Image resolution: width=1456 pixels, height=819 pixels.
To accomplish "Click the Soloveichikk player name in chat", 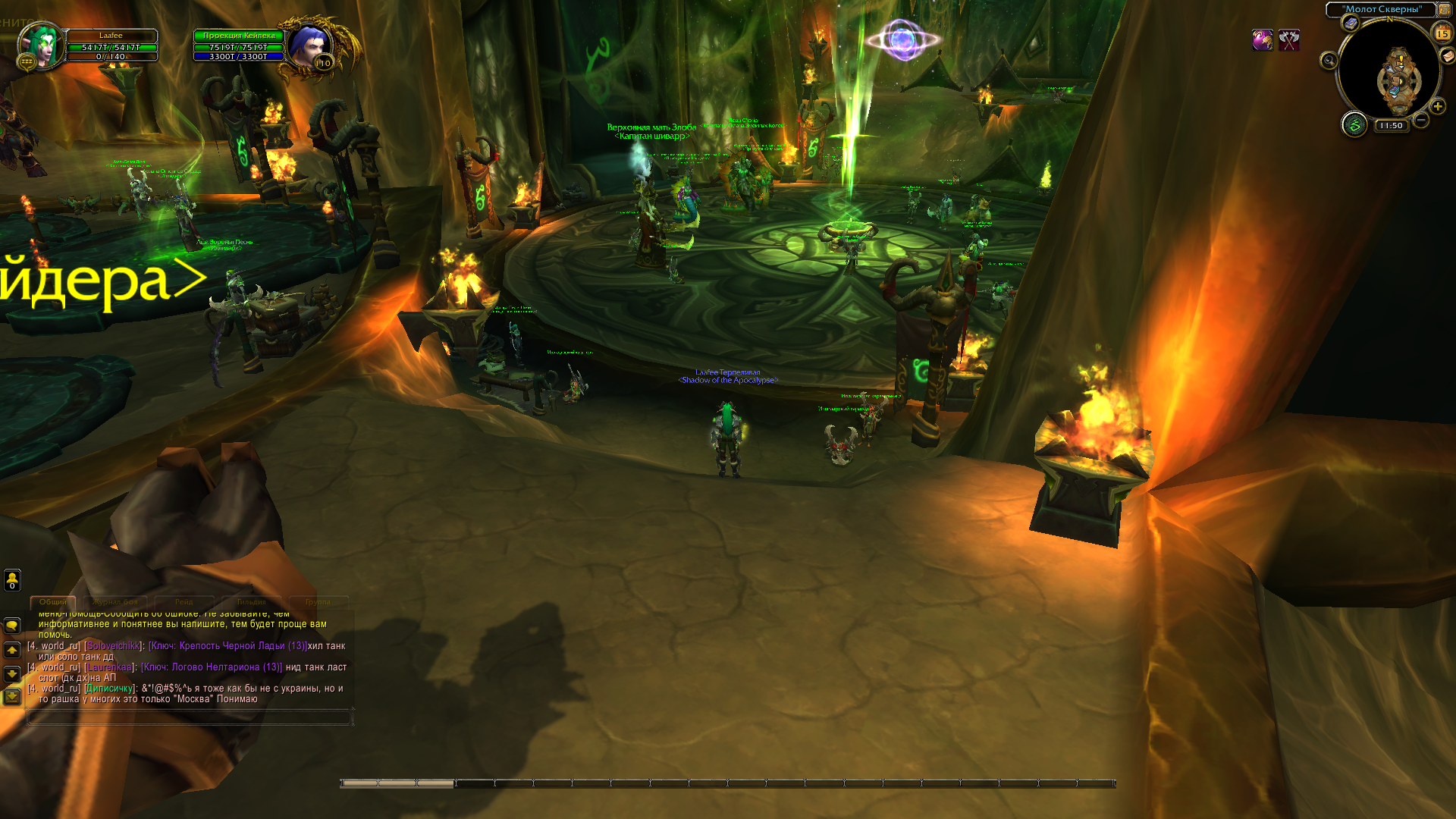I will [113, 646].
